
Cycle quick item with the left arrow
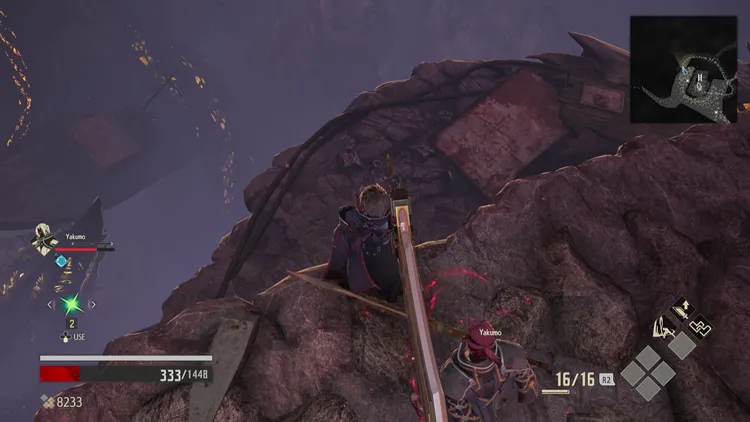point(51,304)
